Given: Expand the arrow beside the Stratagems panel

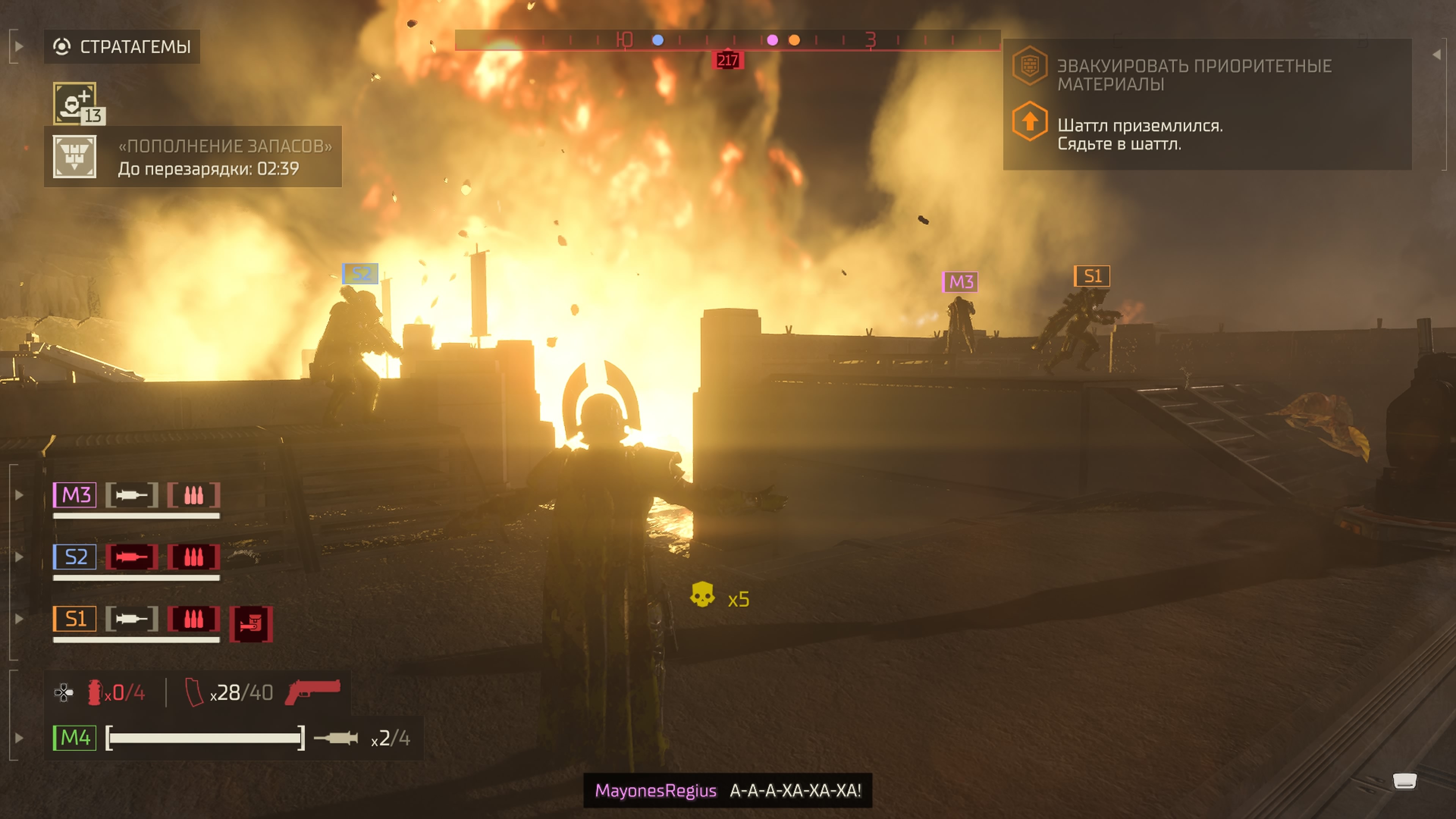Looking at the screenshot, I should click(x=19, y=46).
